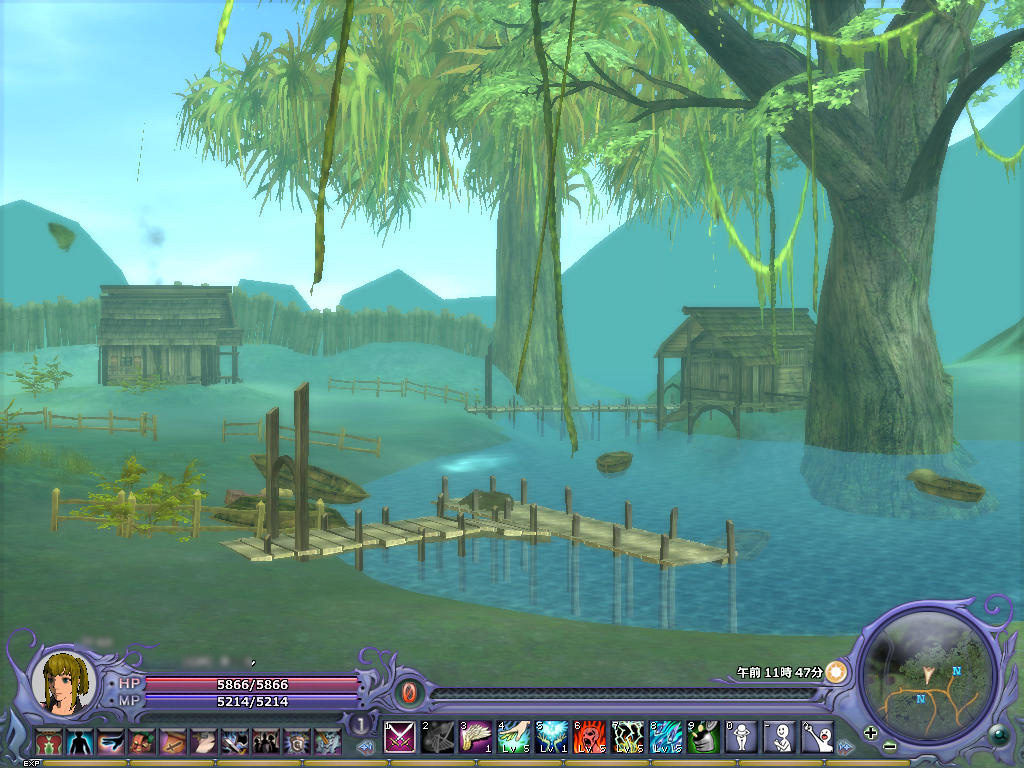Activate the crossed swords attack skill
Screen dimensions: 1024x768
[400, 737]
